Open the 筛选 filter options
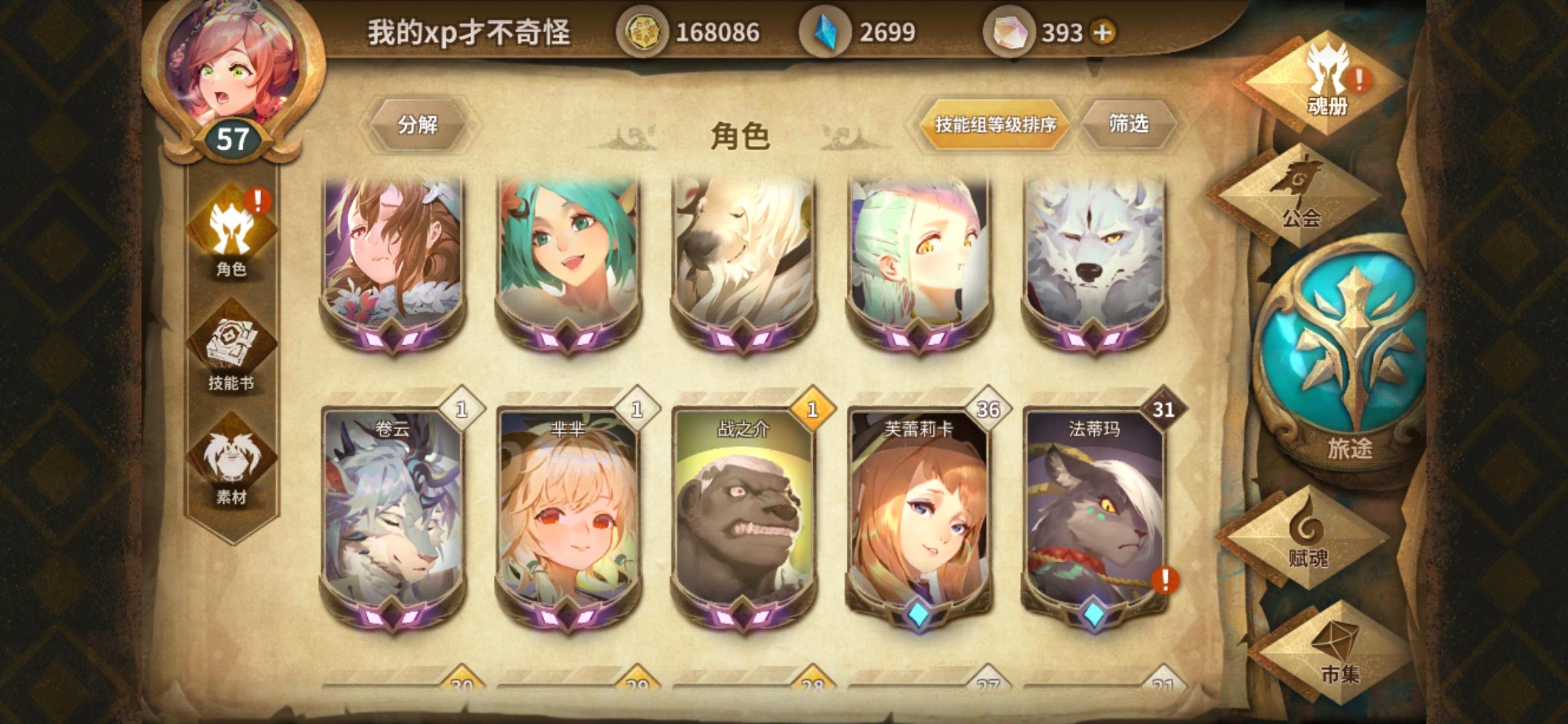 point(1128,125)
